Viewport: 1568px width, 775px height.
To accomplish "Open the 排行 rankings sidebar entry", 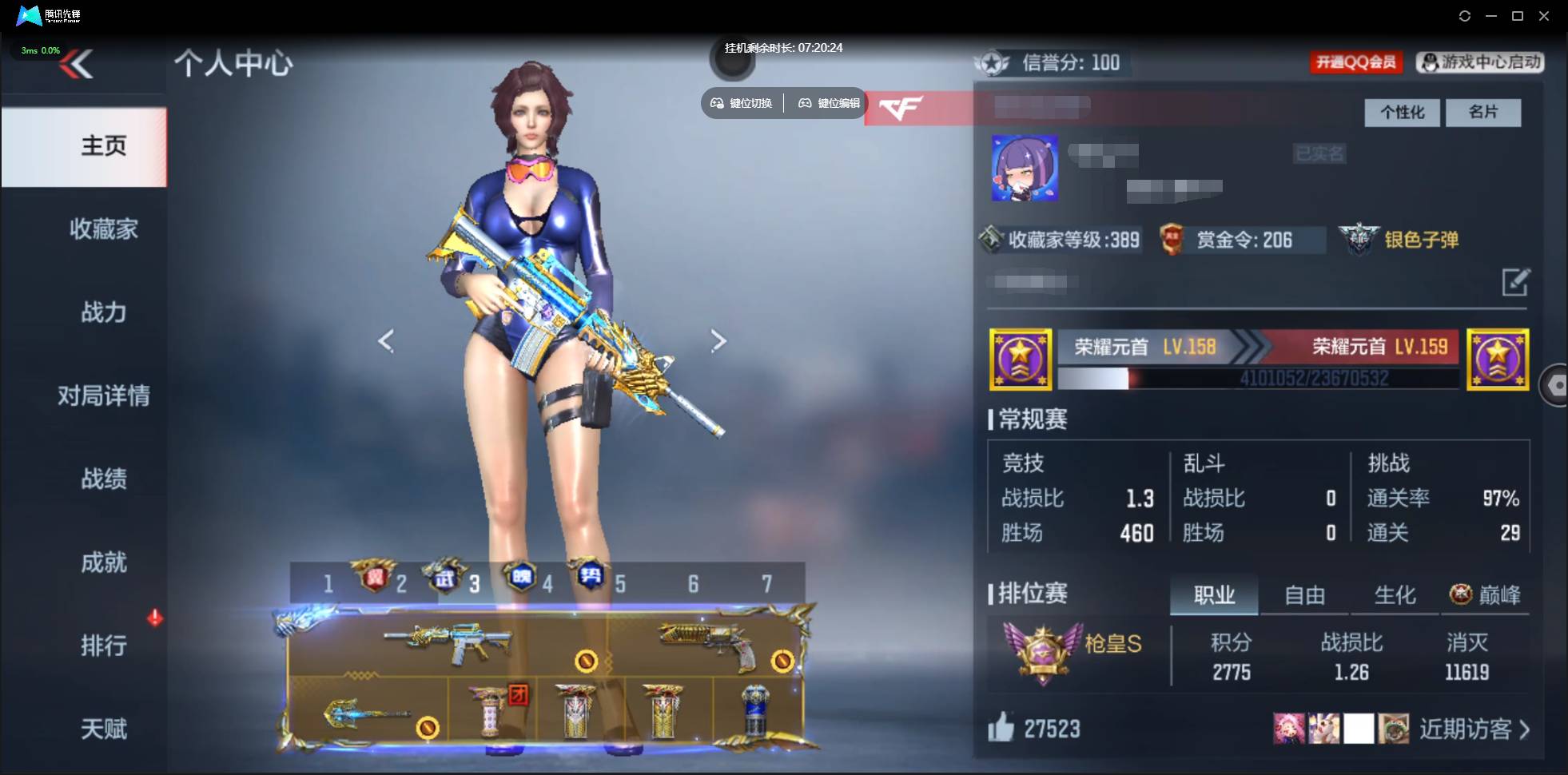I will [x=103, y=646].
